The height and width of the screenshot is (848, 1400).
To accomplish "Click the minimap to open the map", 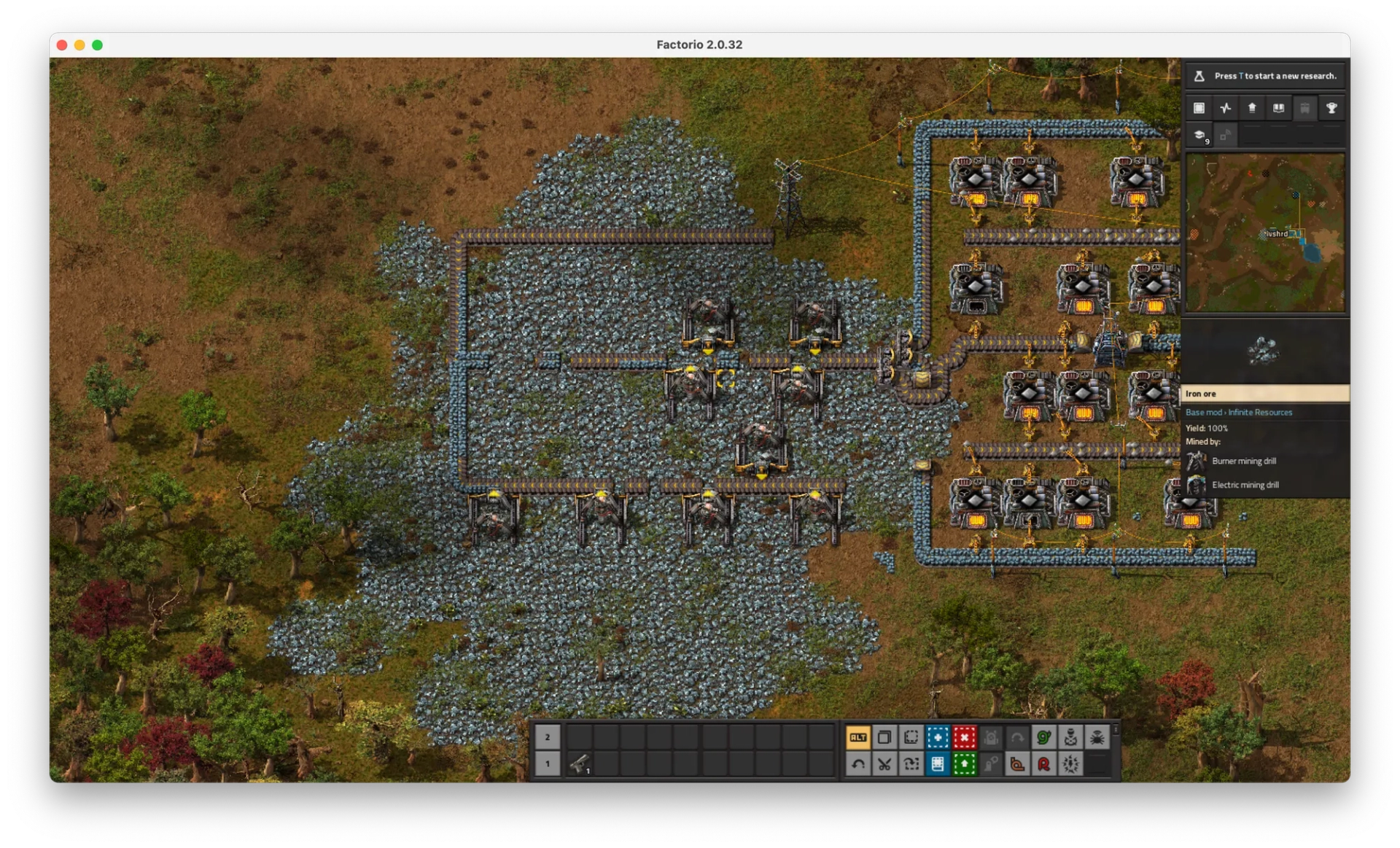I will coord(1265,233).
